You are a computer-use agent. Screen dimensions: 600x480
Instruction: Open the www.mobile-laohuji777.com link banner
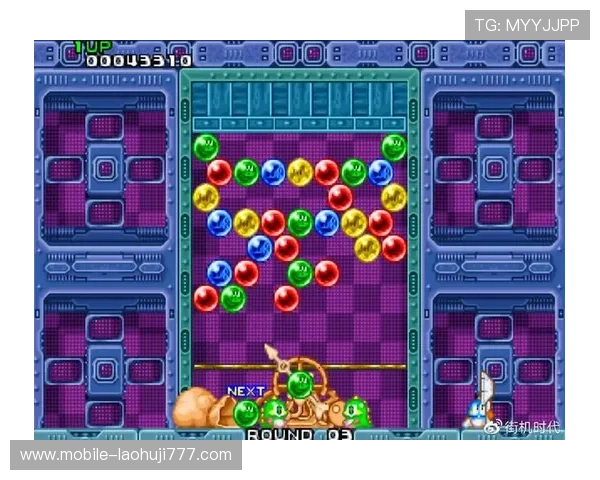127,455
